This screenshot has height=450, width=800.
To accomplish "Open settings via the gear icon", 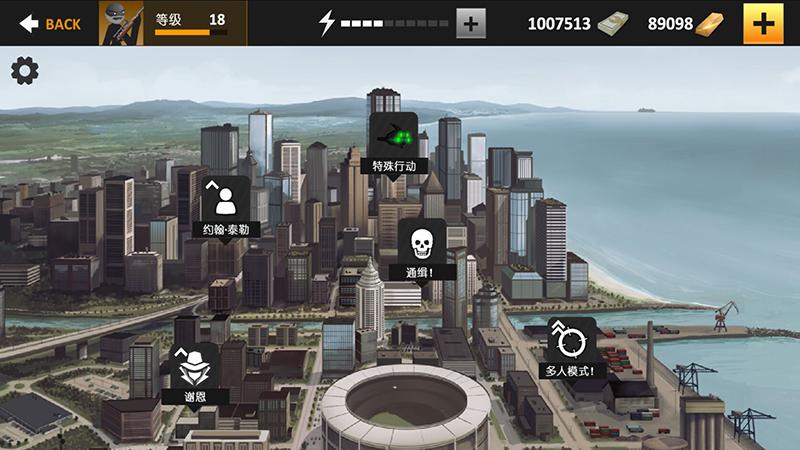I will tap(24, 71).
